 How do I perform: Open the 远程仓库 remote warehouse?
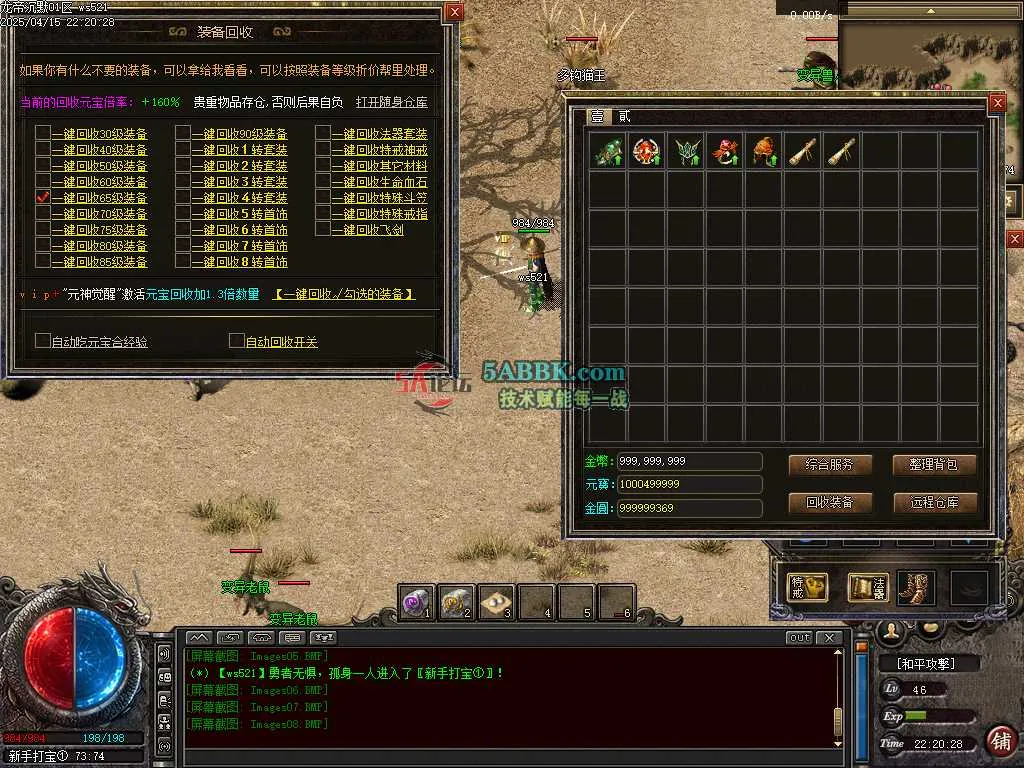point(934,502)
